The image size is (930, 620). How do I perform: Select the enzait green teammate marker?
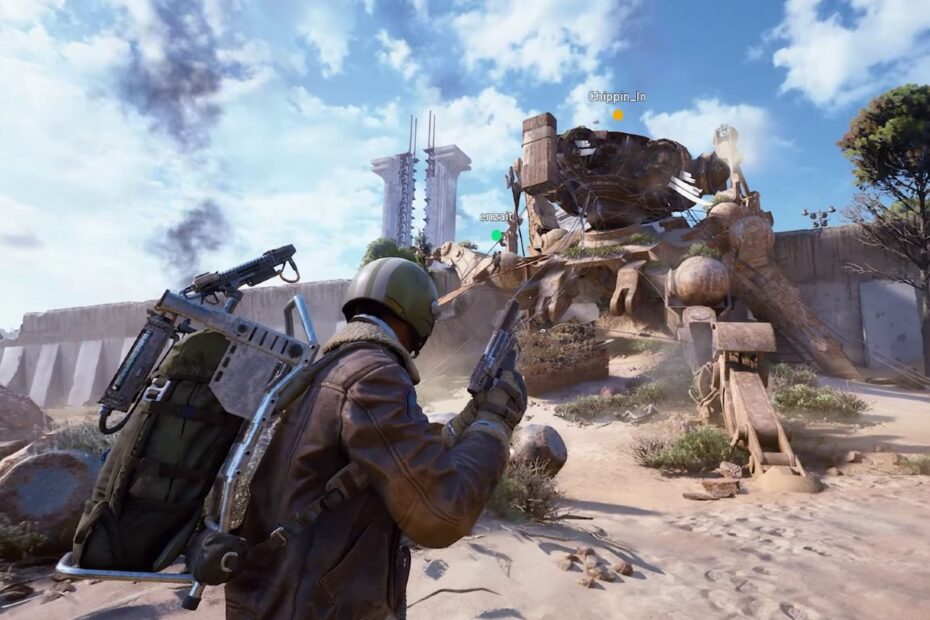tap(496, 236)
